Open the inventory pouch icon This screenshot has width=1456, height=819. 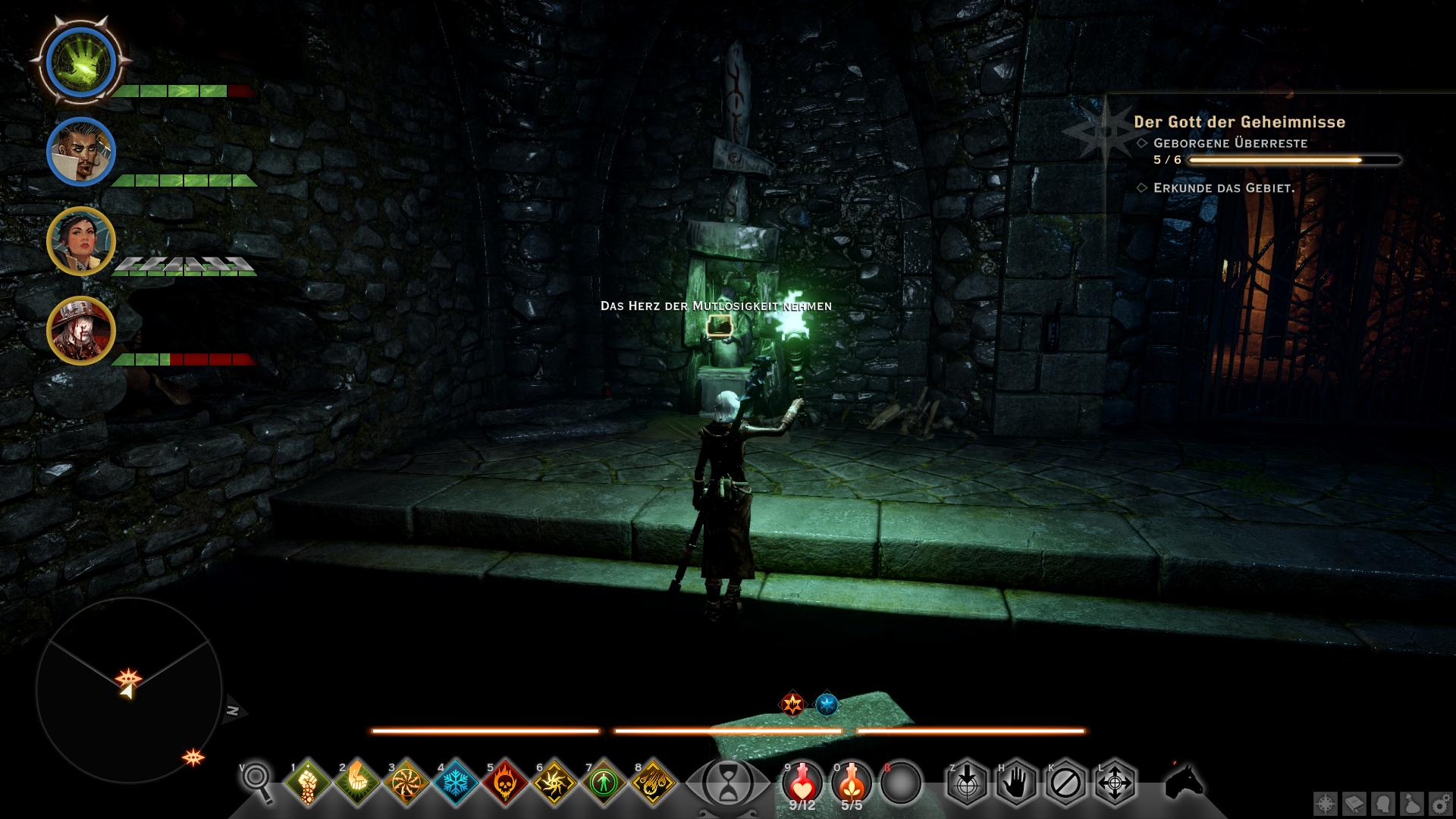point(1411,804)
